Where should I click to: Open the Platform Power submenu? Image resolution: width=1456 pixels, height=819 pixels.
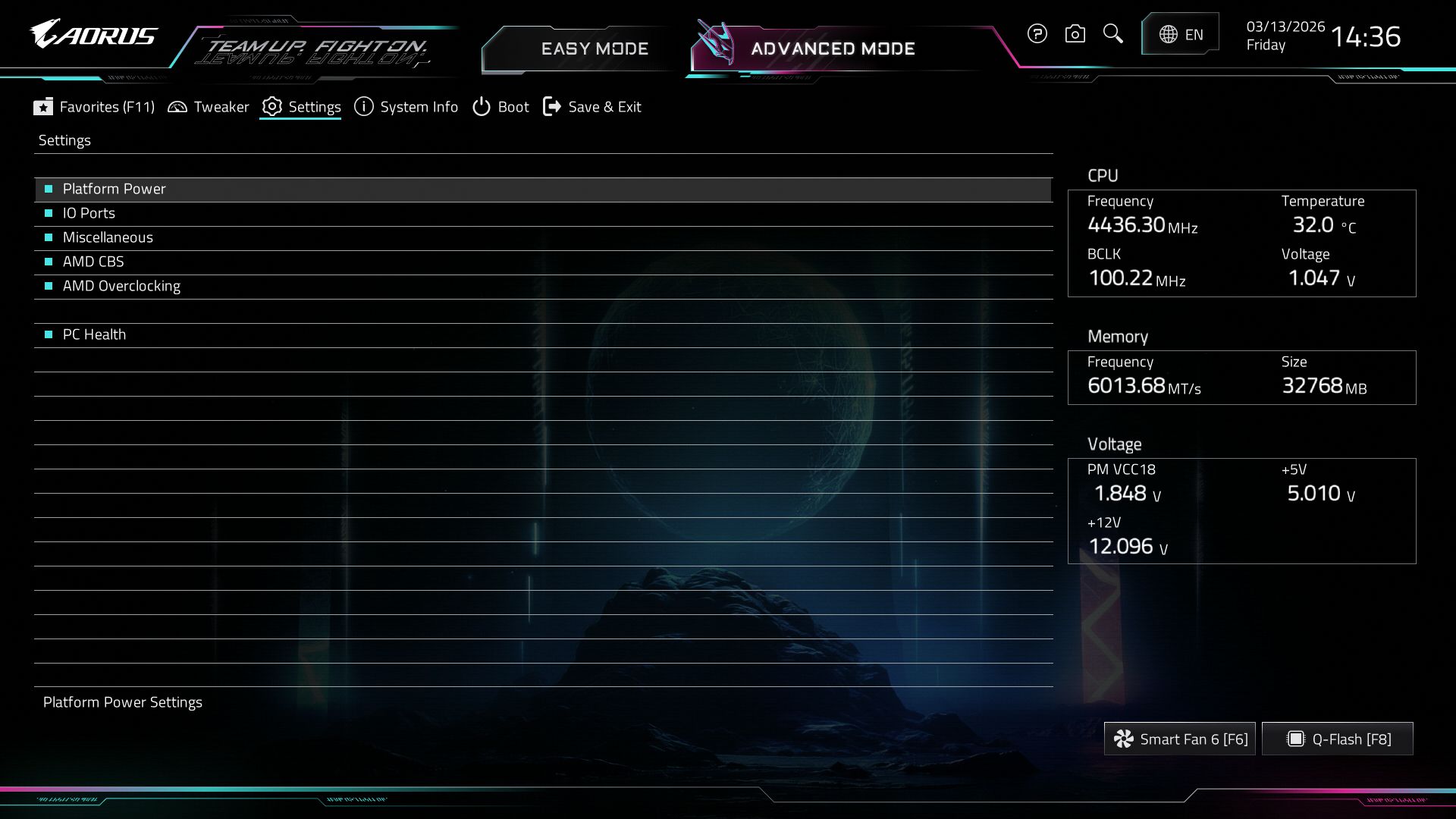point(114,189)
